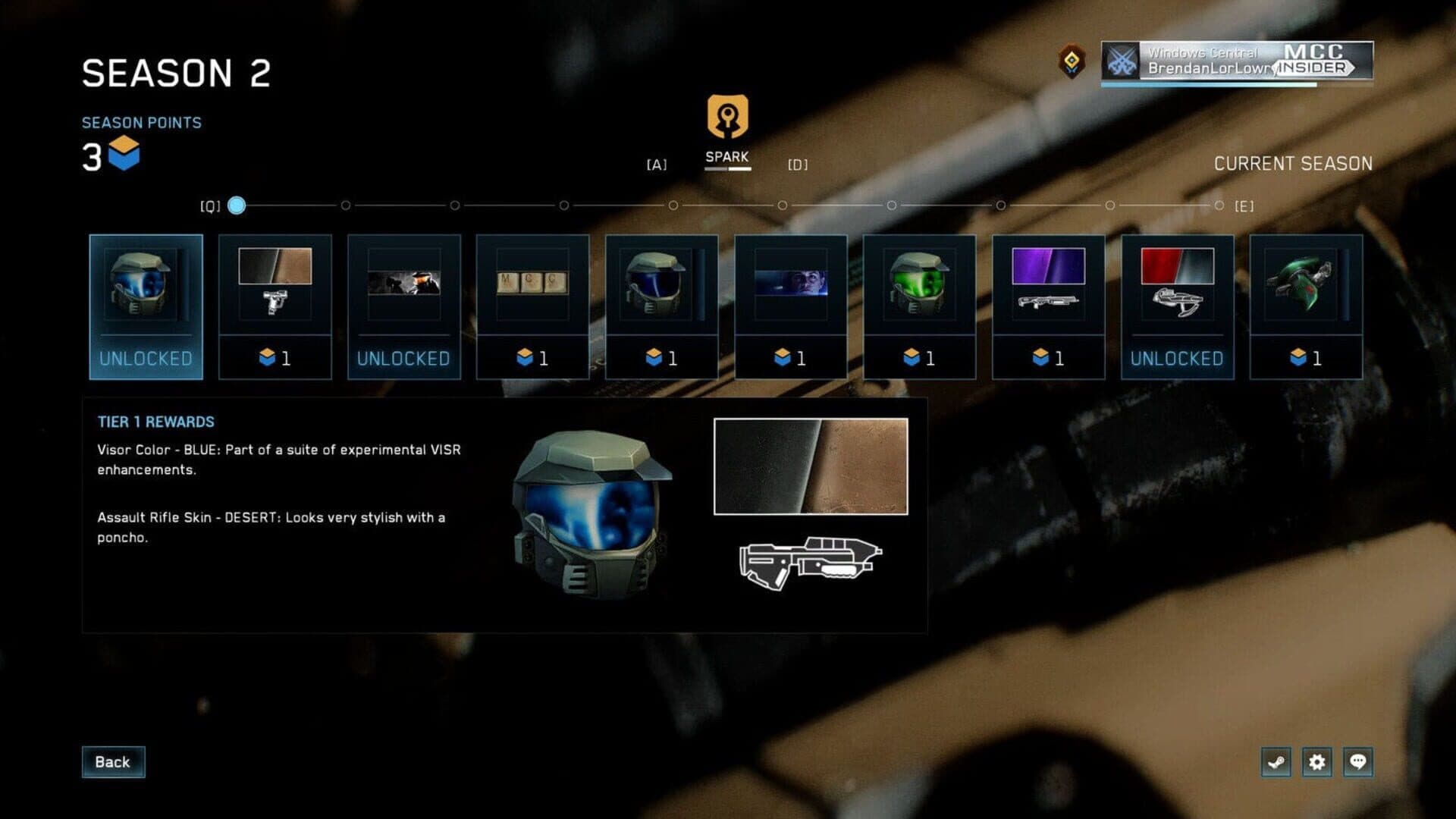Viewport: 1456px width, 819px height.
Task: Open the settings gear icon
Action: pyautogui.click(x=1317, y=762)
